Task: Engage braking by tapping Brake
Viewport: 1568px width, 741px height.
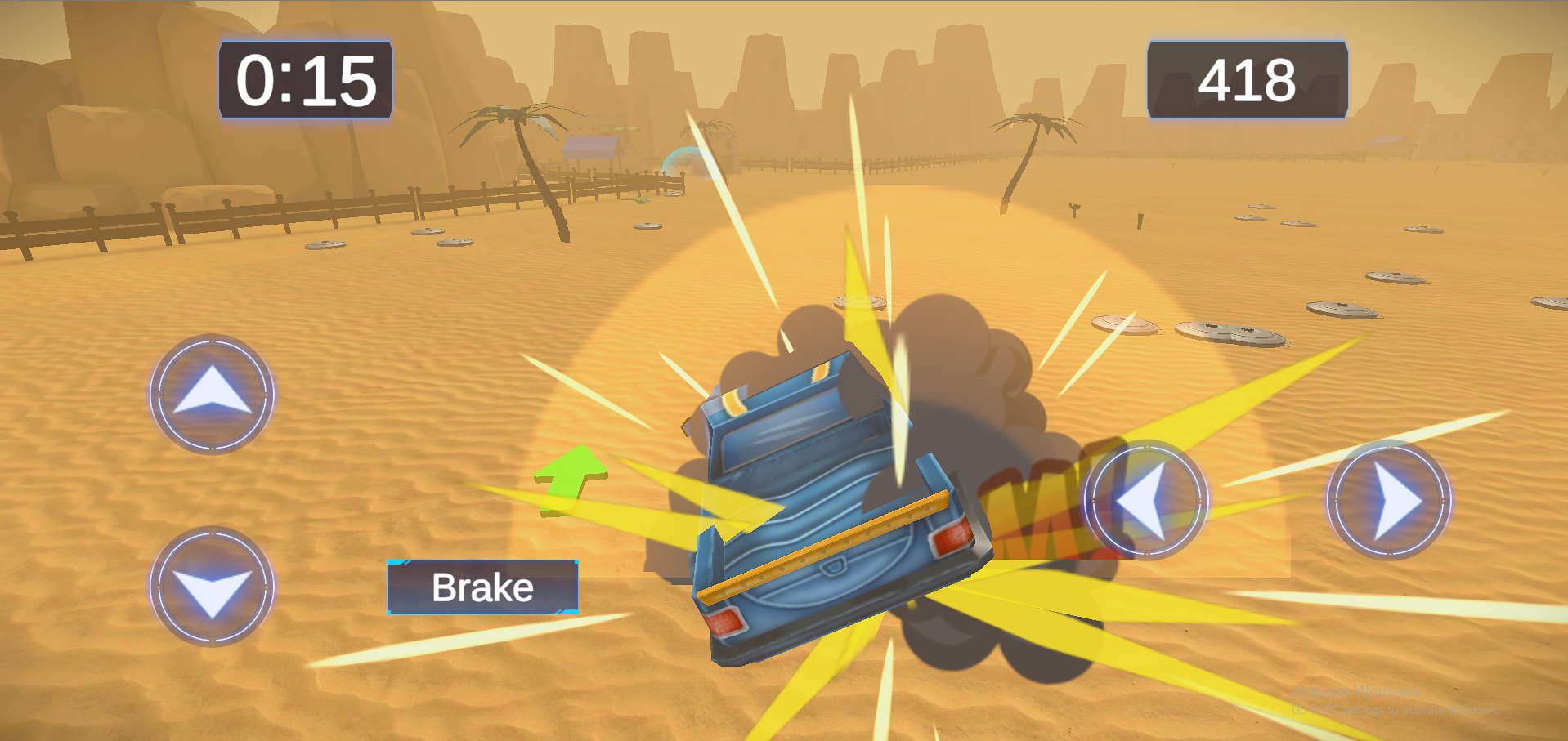Action: click(482, 587)
